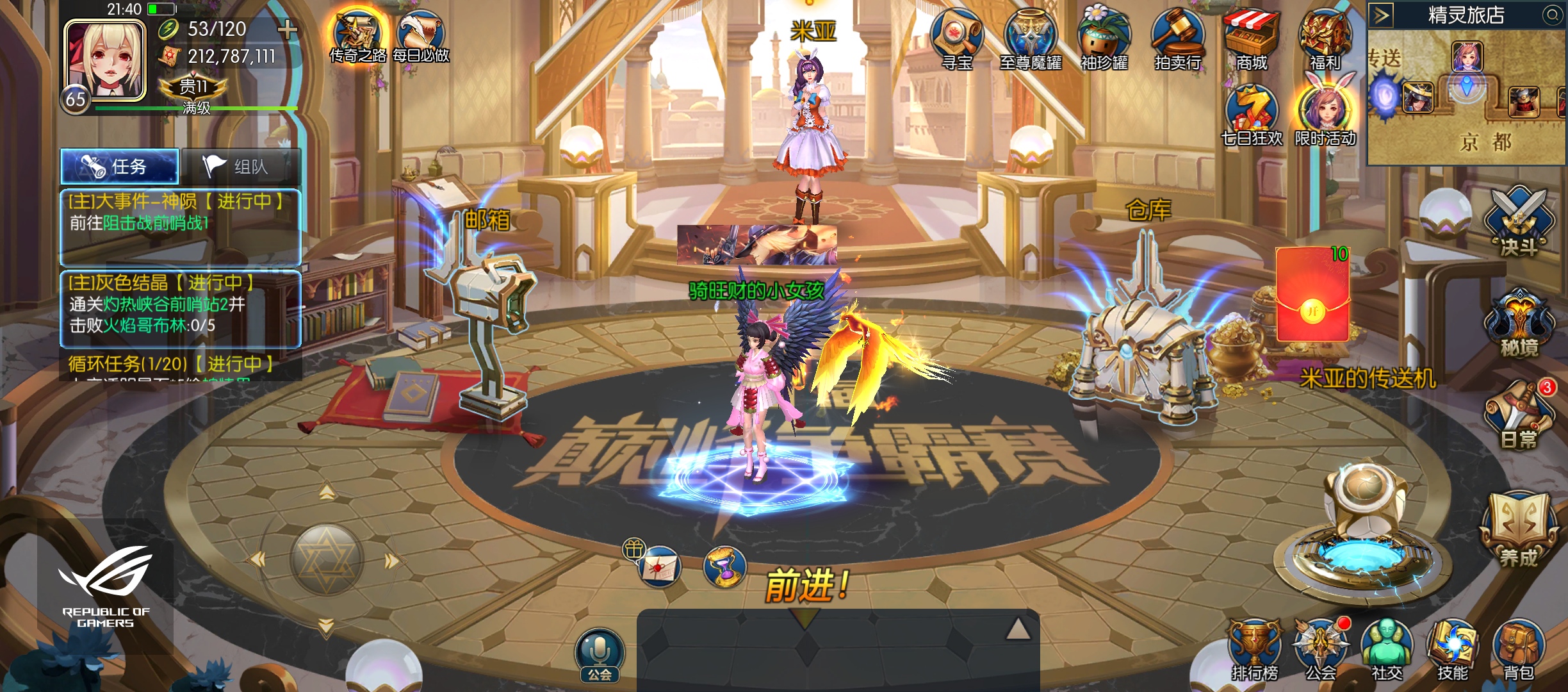Open 拍卖行 auction house
1568x692 pixels.
click(1177, 38)
